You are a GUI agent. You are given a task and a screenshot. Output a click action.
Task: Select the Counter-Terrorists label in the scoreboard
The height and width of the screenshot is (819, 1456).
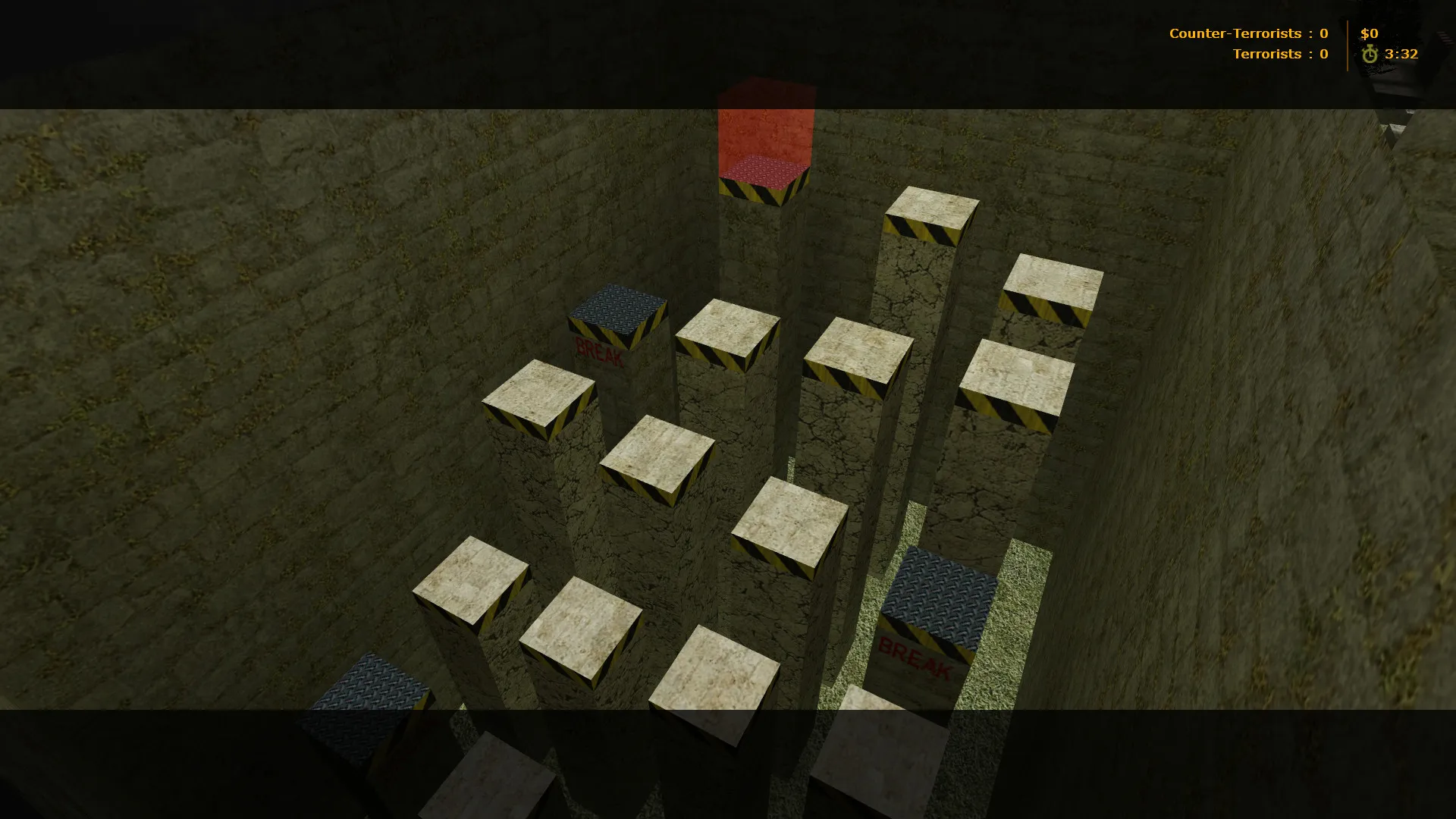point(1236,33)
